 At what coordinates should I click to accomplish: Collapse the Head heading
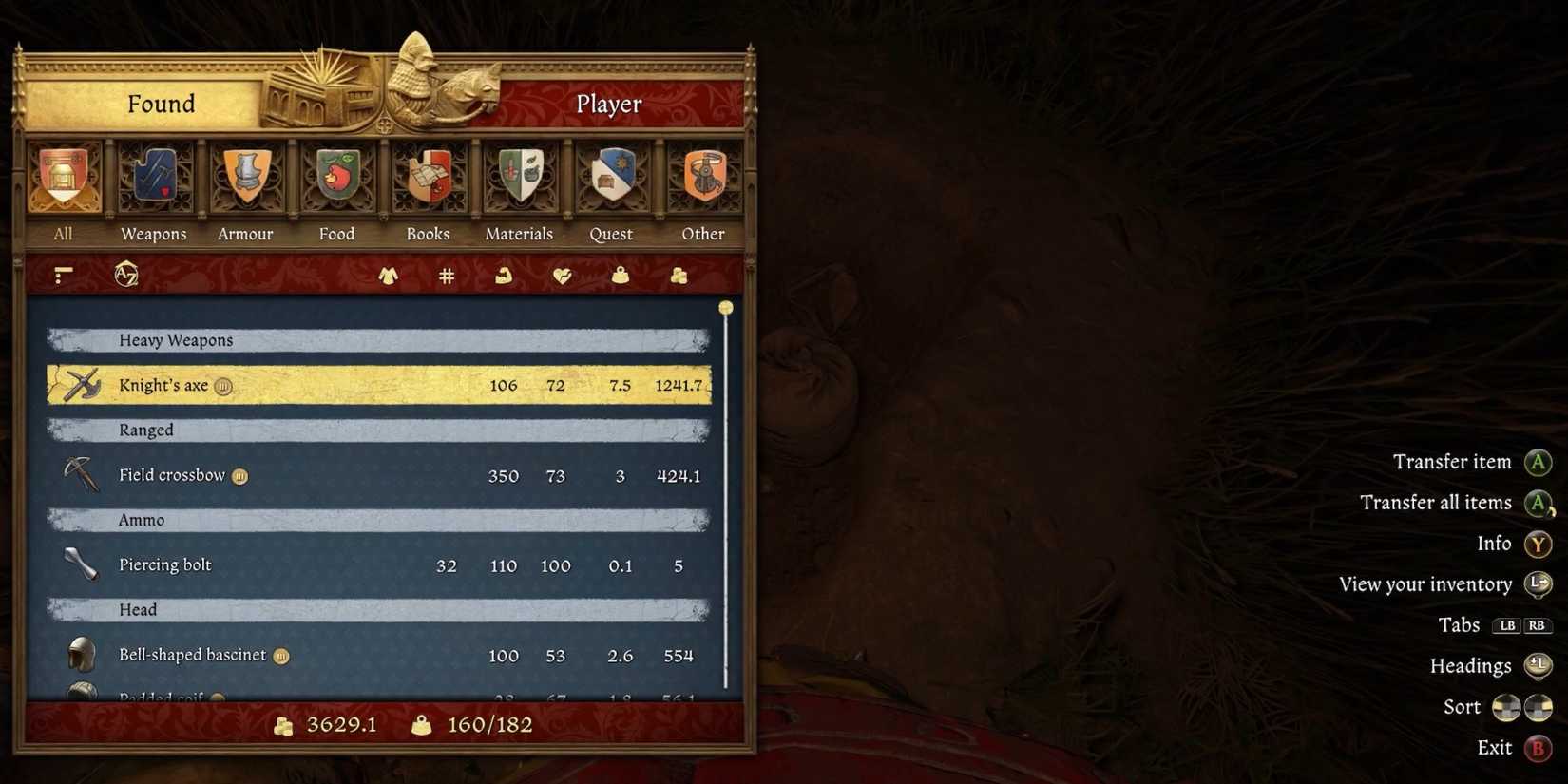pos(380,609)
